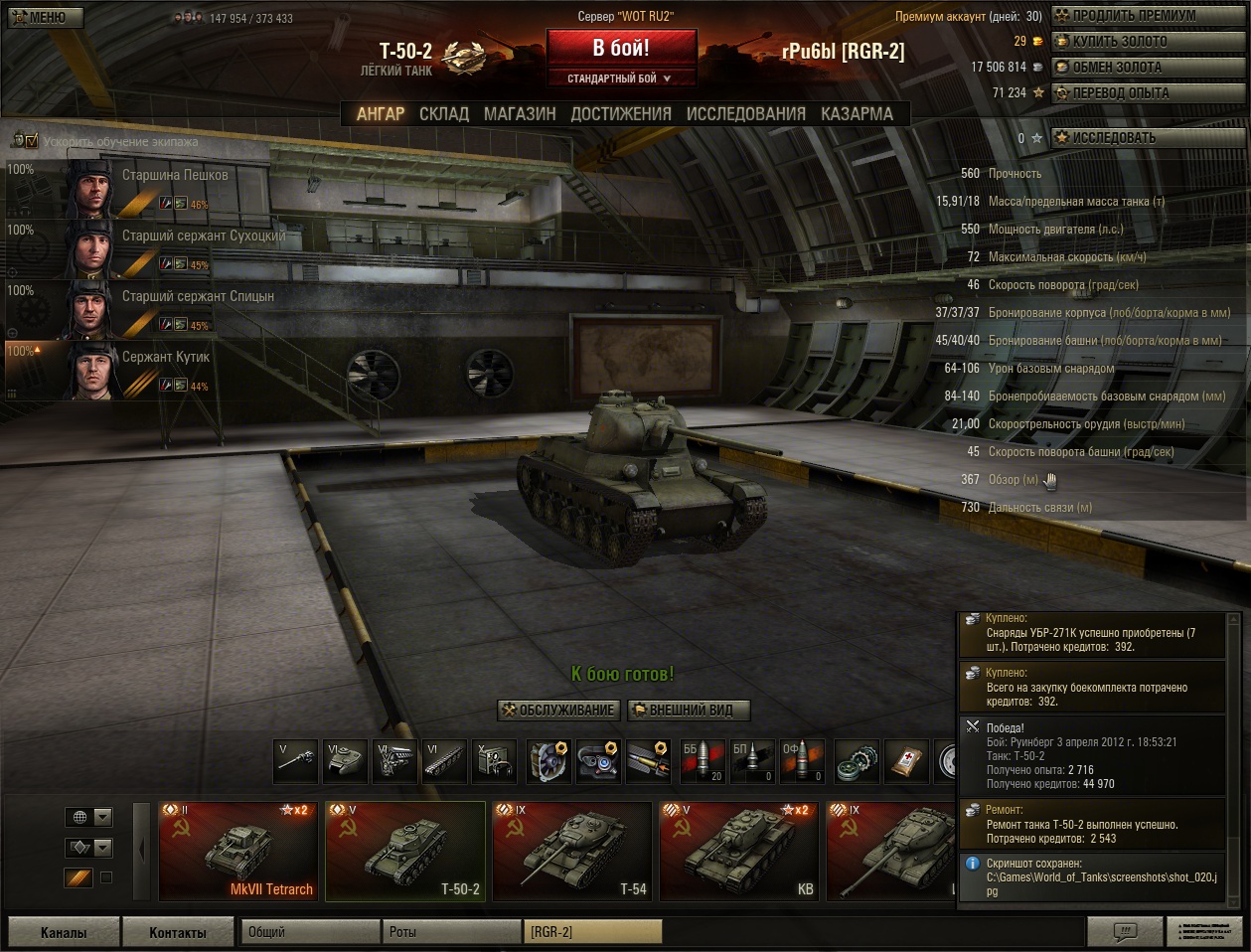Open the СТАНДАРТНЫЙ БОЙ battle type dropdown
Screen dimensions: 1251x952
[x=620, y=79]
